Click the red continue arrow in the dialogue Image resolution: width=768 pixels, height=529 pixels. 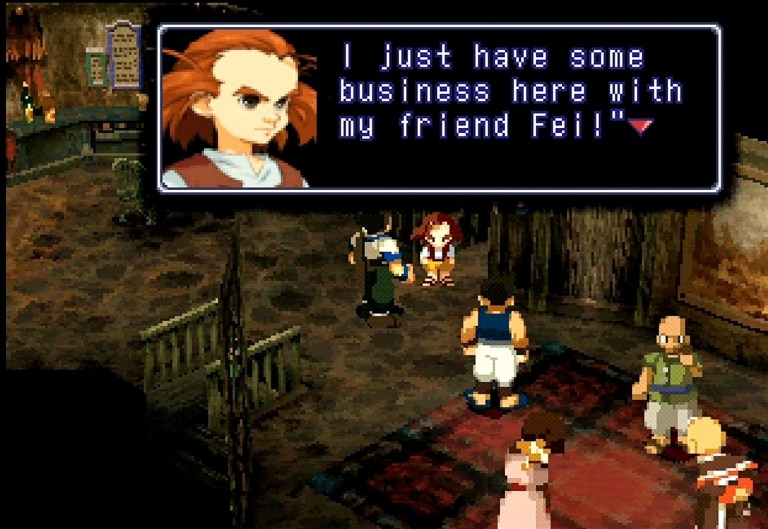pyautogui.click(x=640, y=126)
